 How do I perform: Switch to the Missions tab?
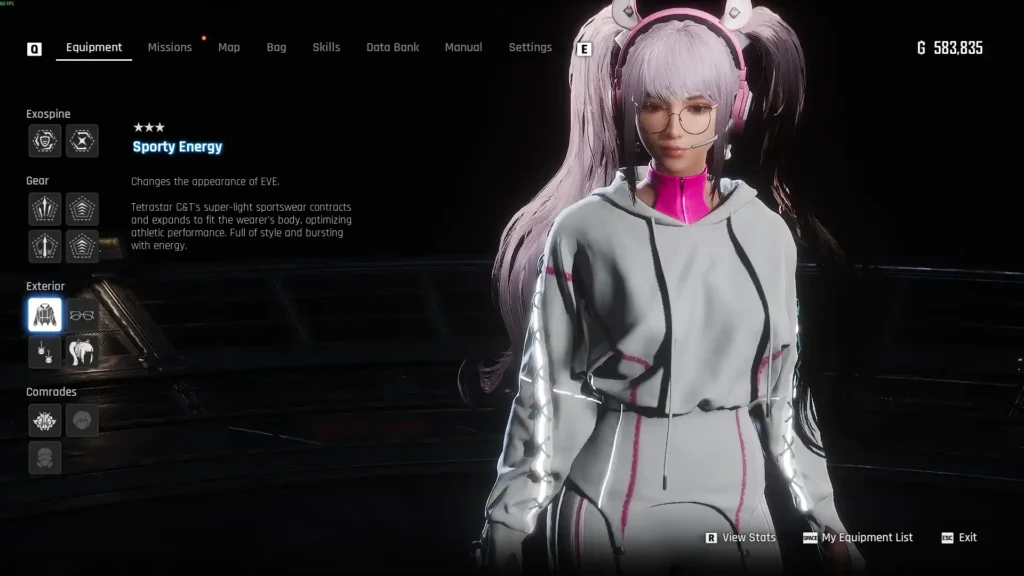pyautogui.click(x=169, y=47)
